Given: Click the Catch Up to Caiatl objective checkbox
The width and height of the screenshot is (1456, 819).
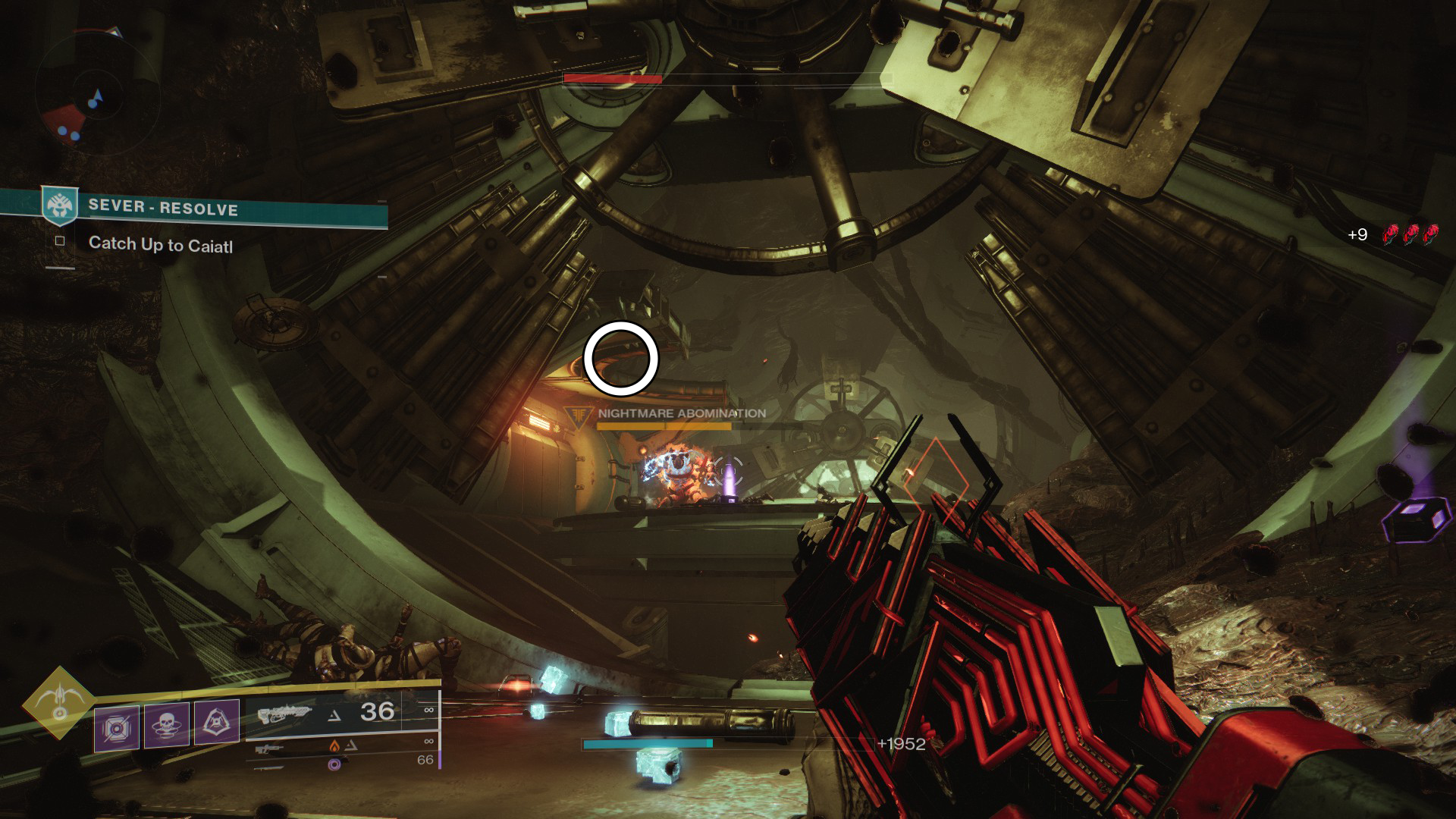Looking at the screenshot, I should pos(60,241).
